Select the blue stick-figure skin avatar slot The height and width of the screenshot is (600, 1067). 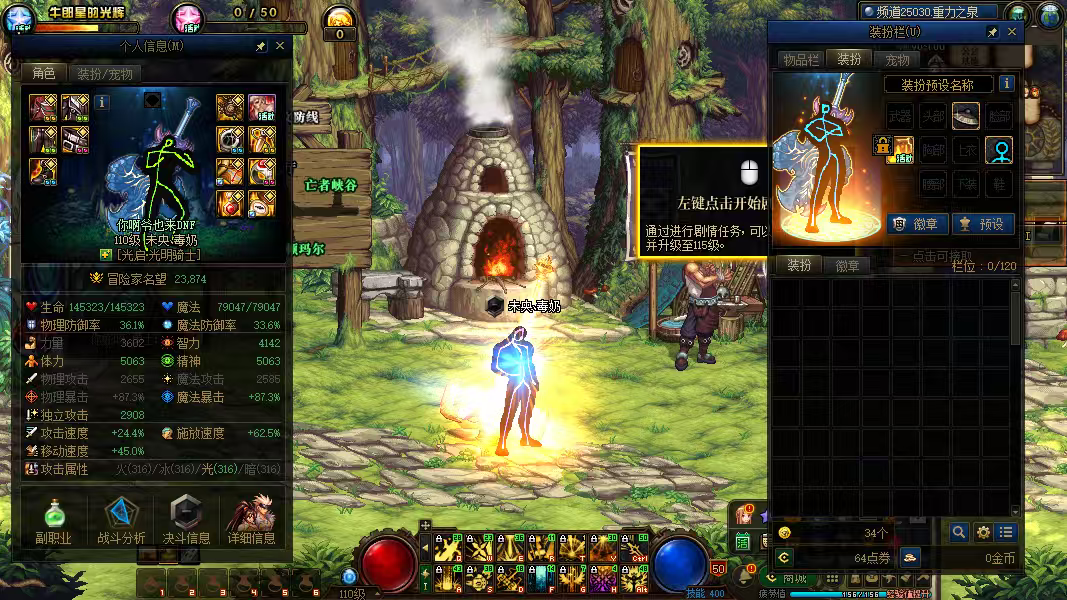coord(998,150)
